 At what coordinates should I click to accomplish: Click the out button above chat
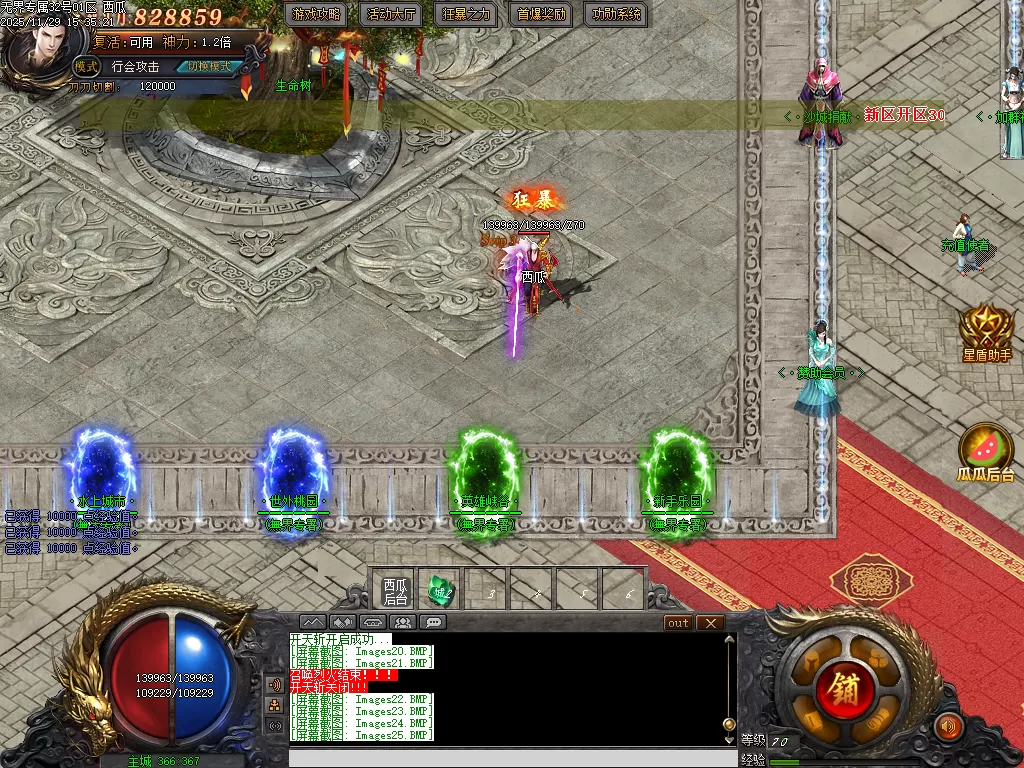tap(679, 623)
